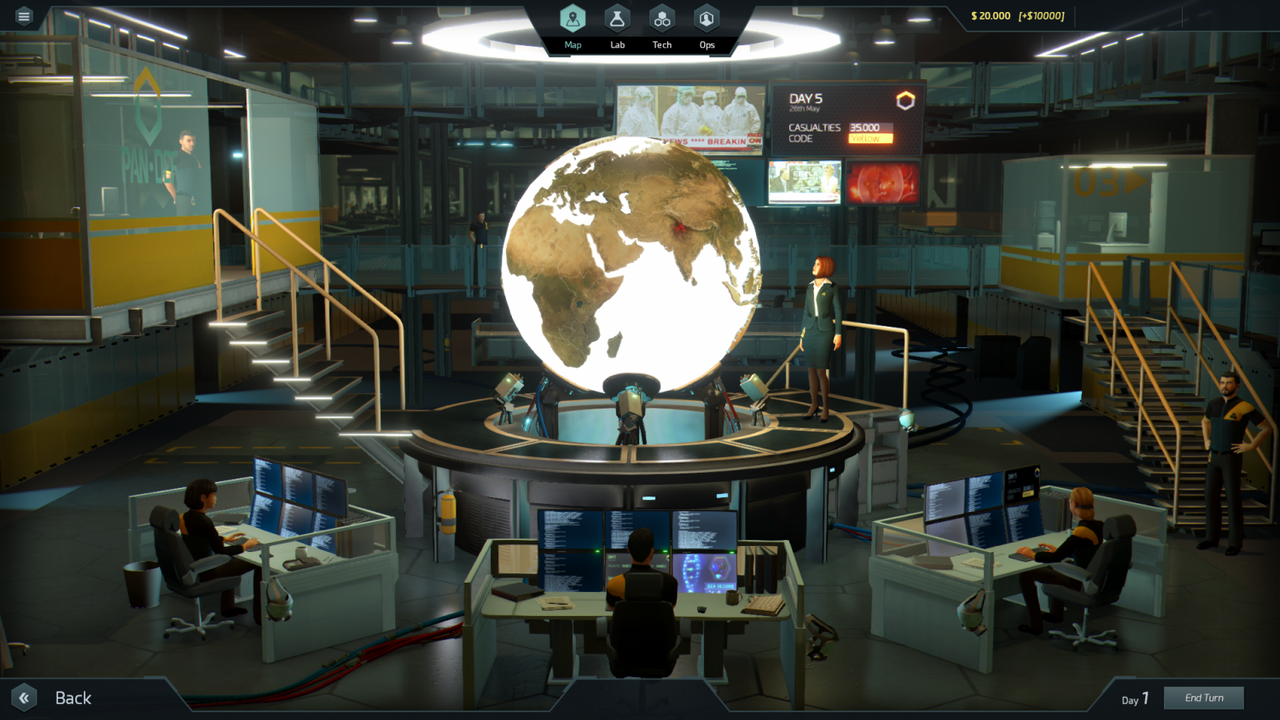Open the hamburger menu in the top-left corner

[22, 15]
